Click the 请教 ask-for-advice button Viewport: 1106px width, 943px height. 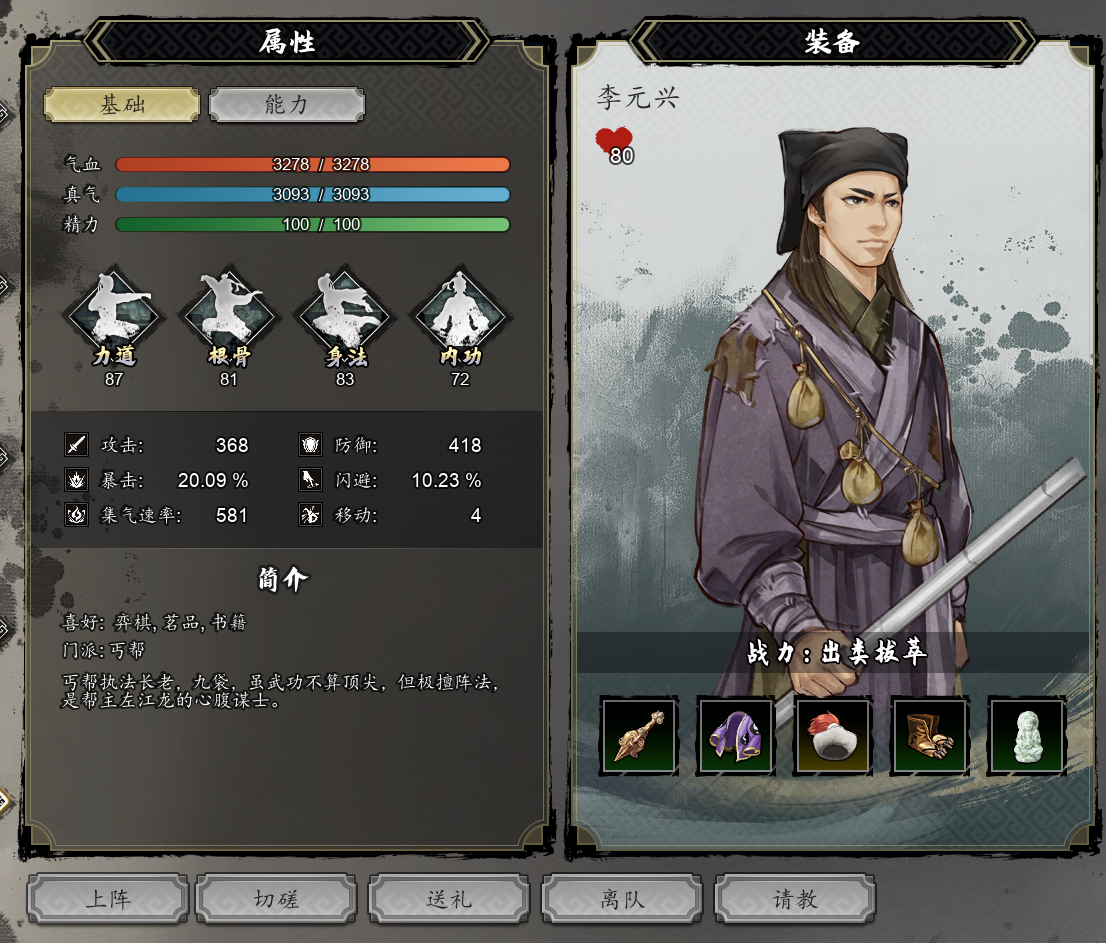[x=795, y=899]
